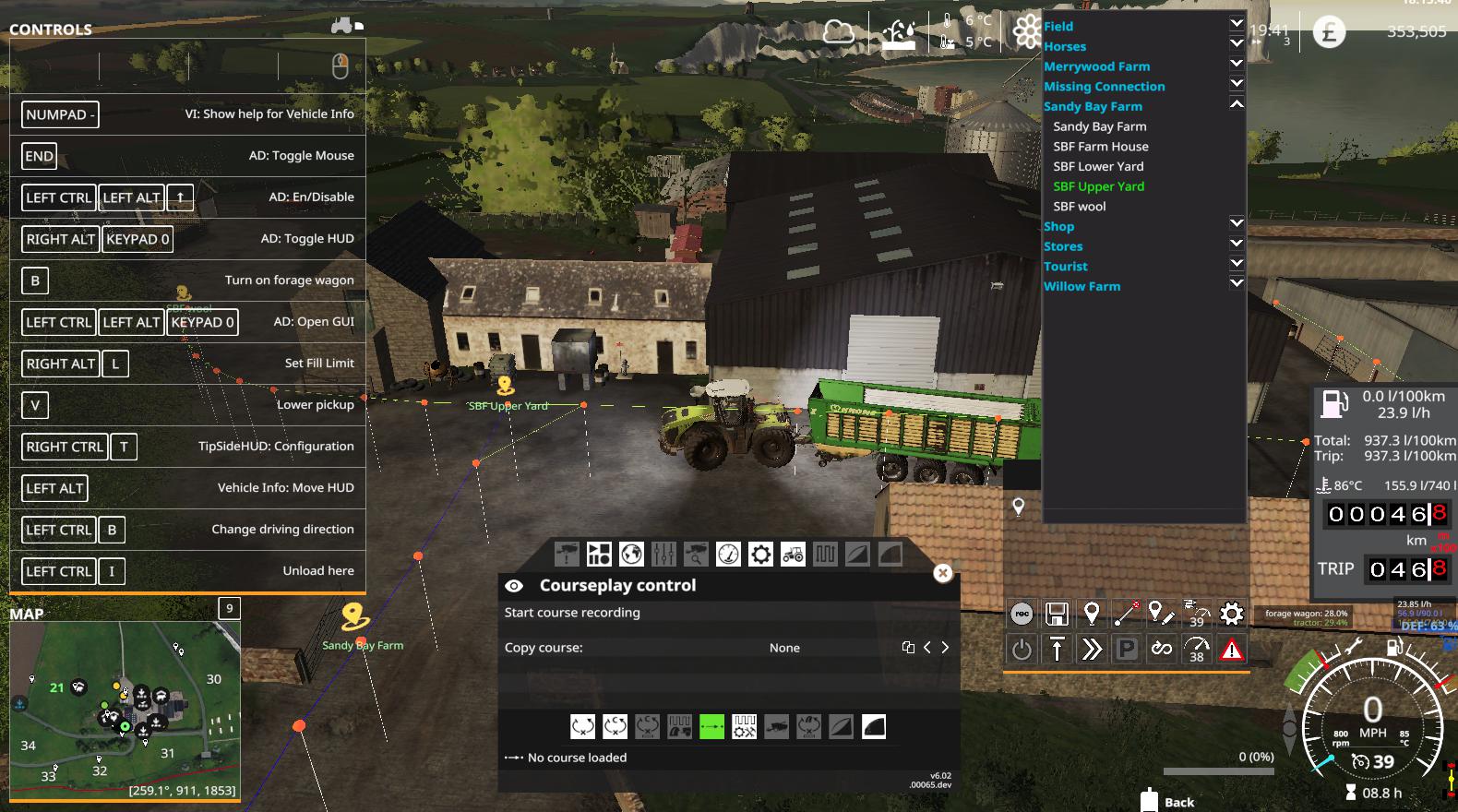Expand the Willow Farm destination group
This screenshot has width=1458, height=812.
[1237, 283]
